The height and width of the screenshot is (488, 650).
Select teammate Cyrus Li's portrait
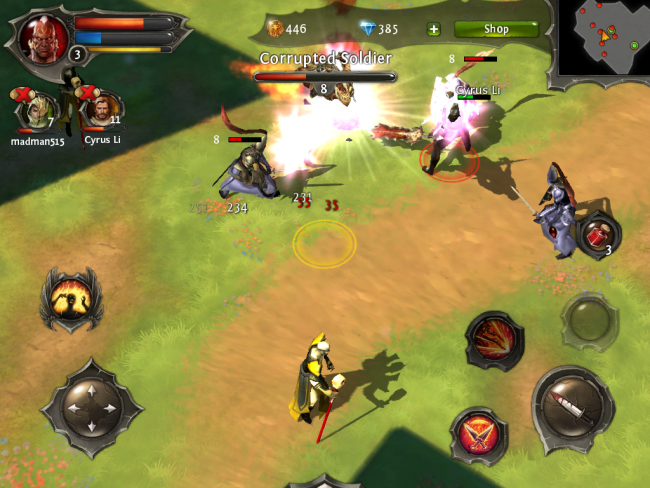102,110
